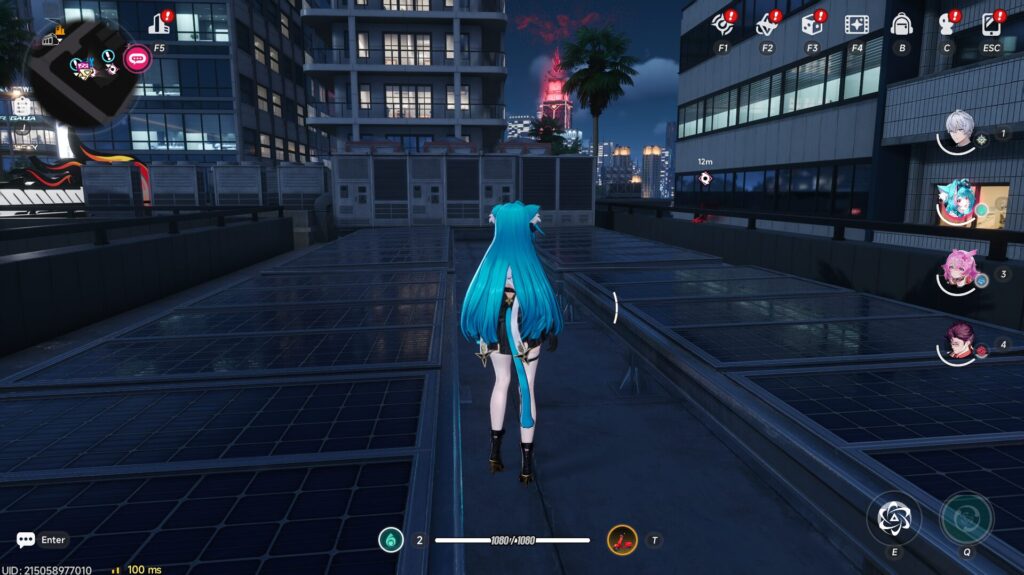Viewport: 1024px width, 575px height.
Task: Open the clipboard quest list icon
Action: [x=22, y=104]
